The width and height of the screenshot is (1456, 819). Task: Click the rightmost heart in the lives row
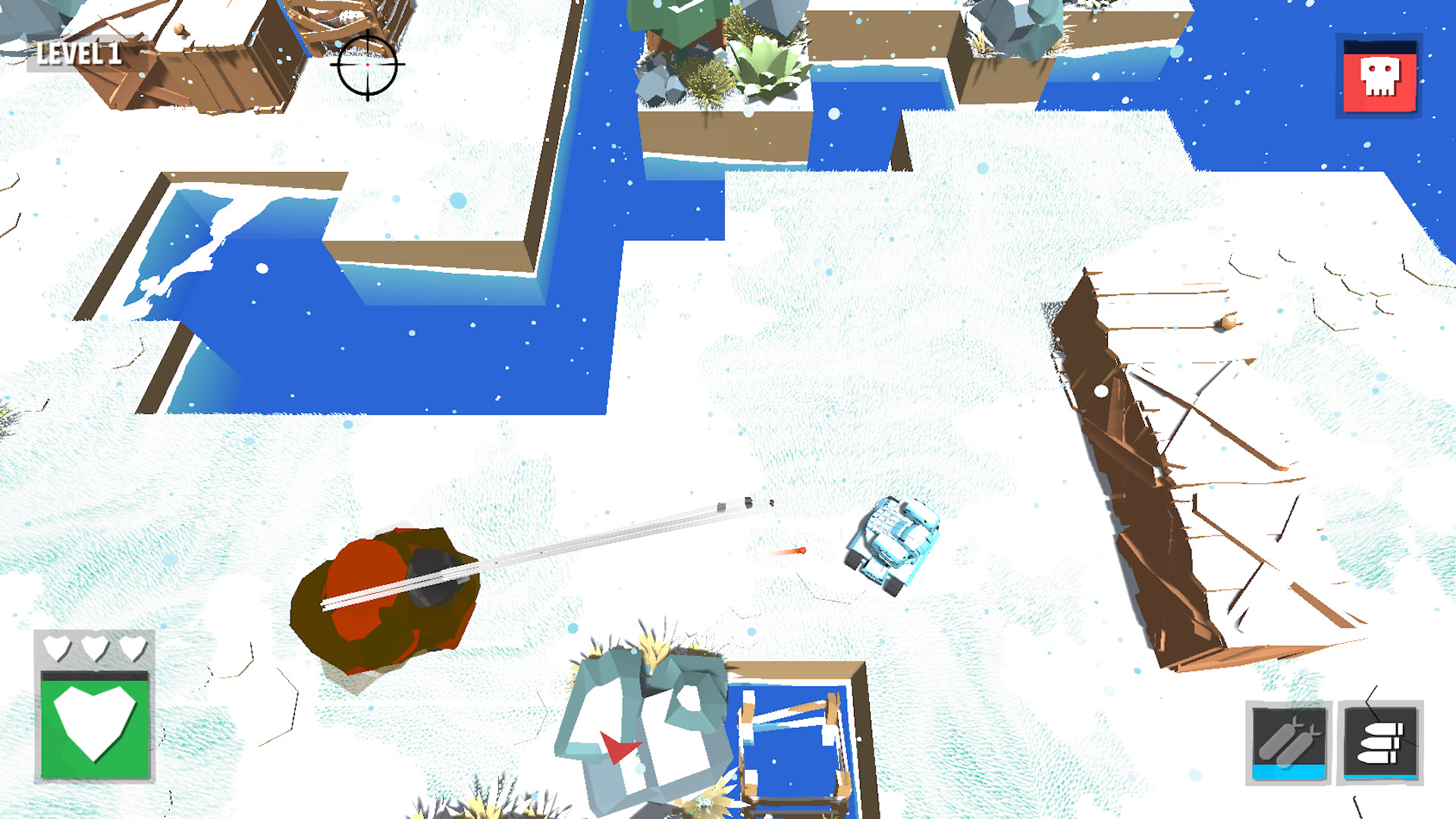point(135,648)
